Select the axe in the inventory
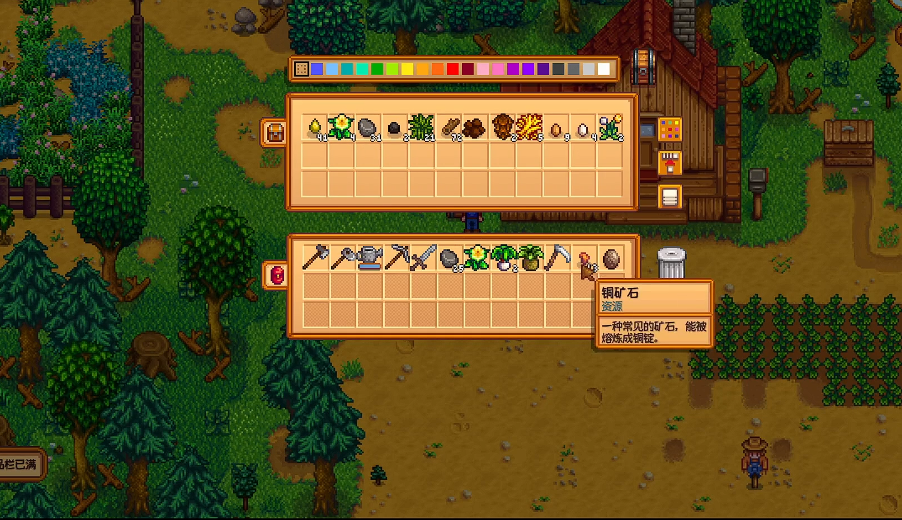The height and width of the screenshot is (520, 902). [315, 258]
